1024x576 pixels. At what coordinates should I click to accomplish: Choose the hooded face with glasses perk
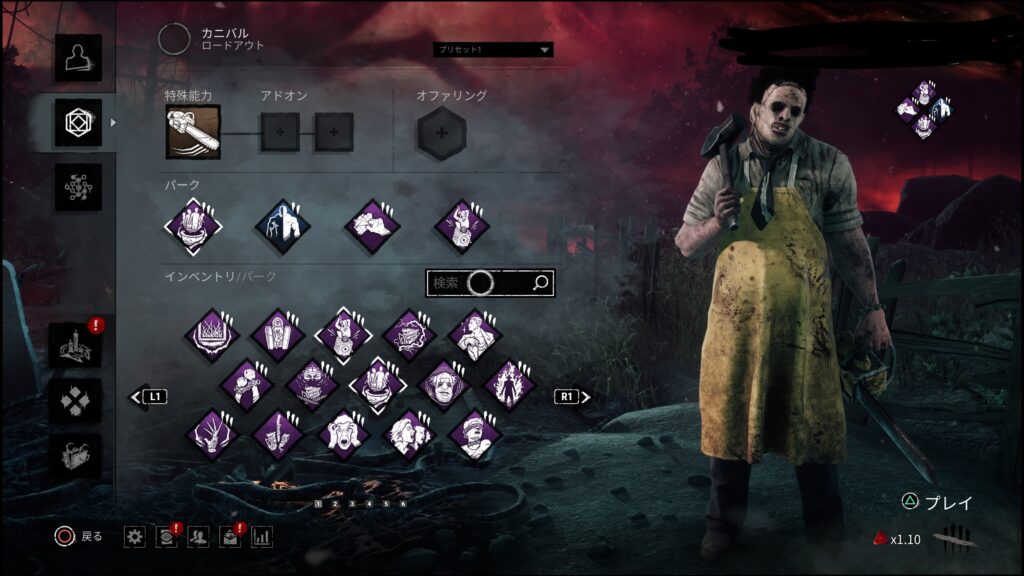[443, 384]
